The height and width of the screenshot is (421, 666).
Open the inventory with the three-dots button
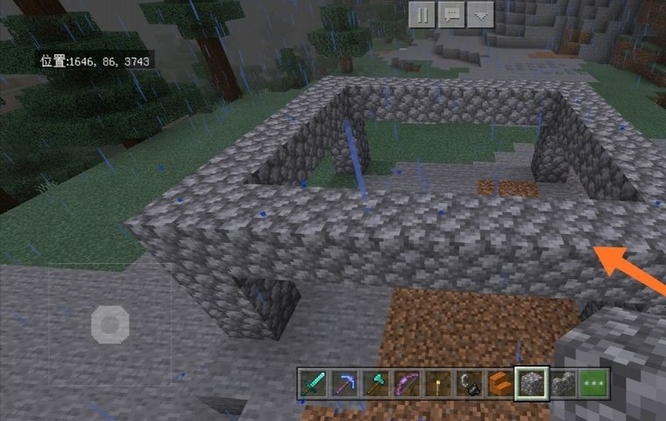[x=594, y=383]
